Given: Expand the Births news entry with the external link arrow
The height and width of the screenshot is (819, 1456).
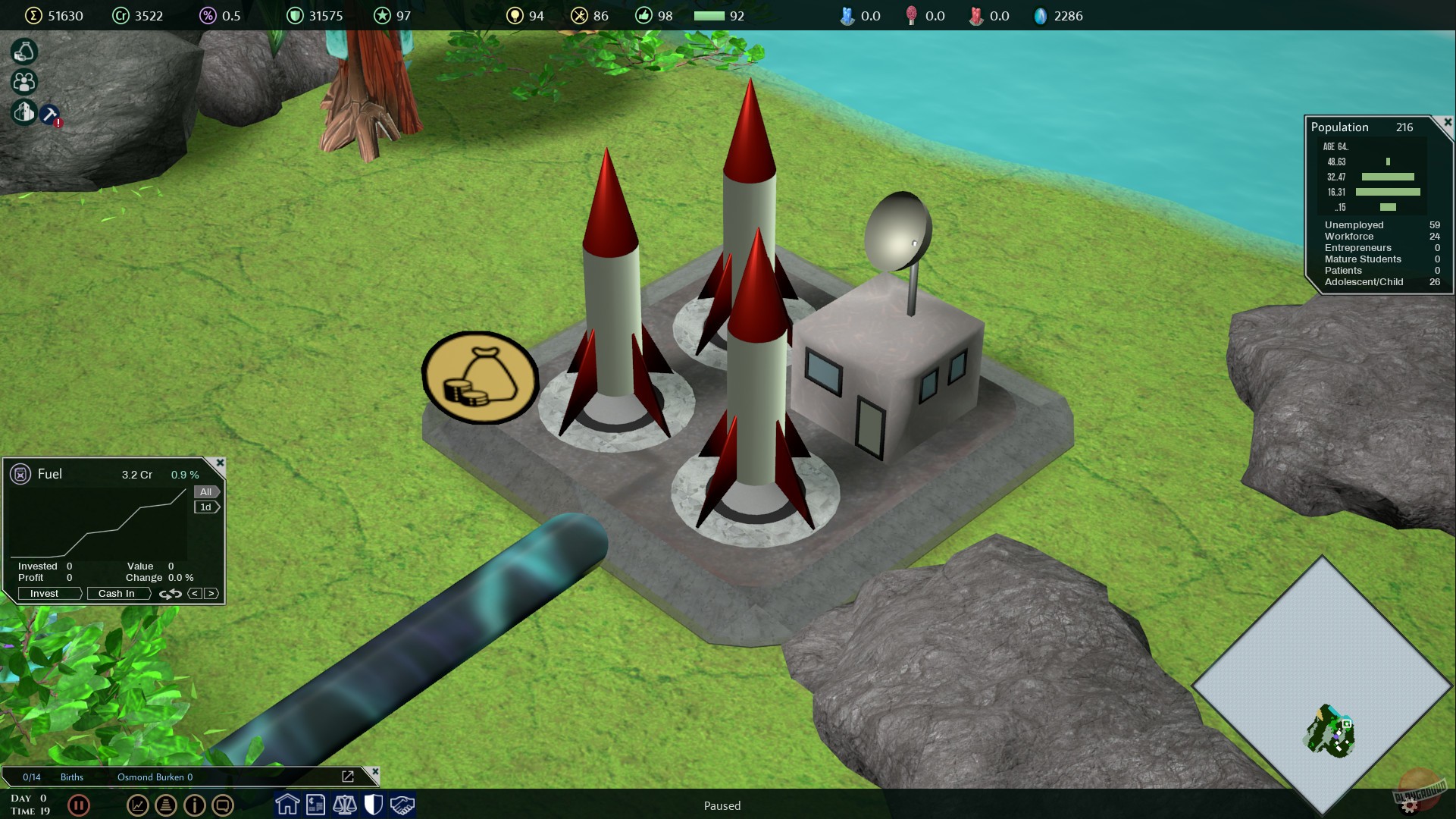Looking at the screenshot, I should [x=348, y=777].
